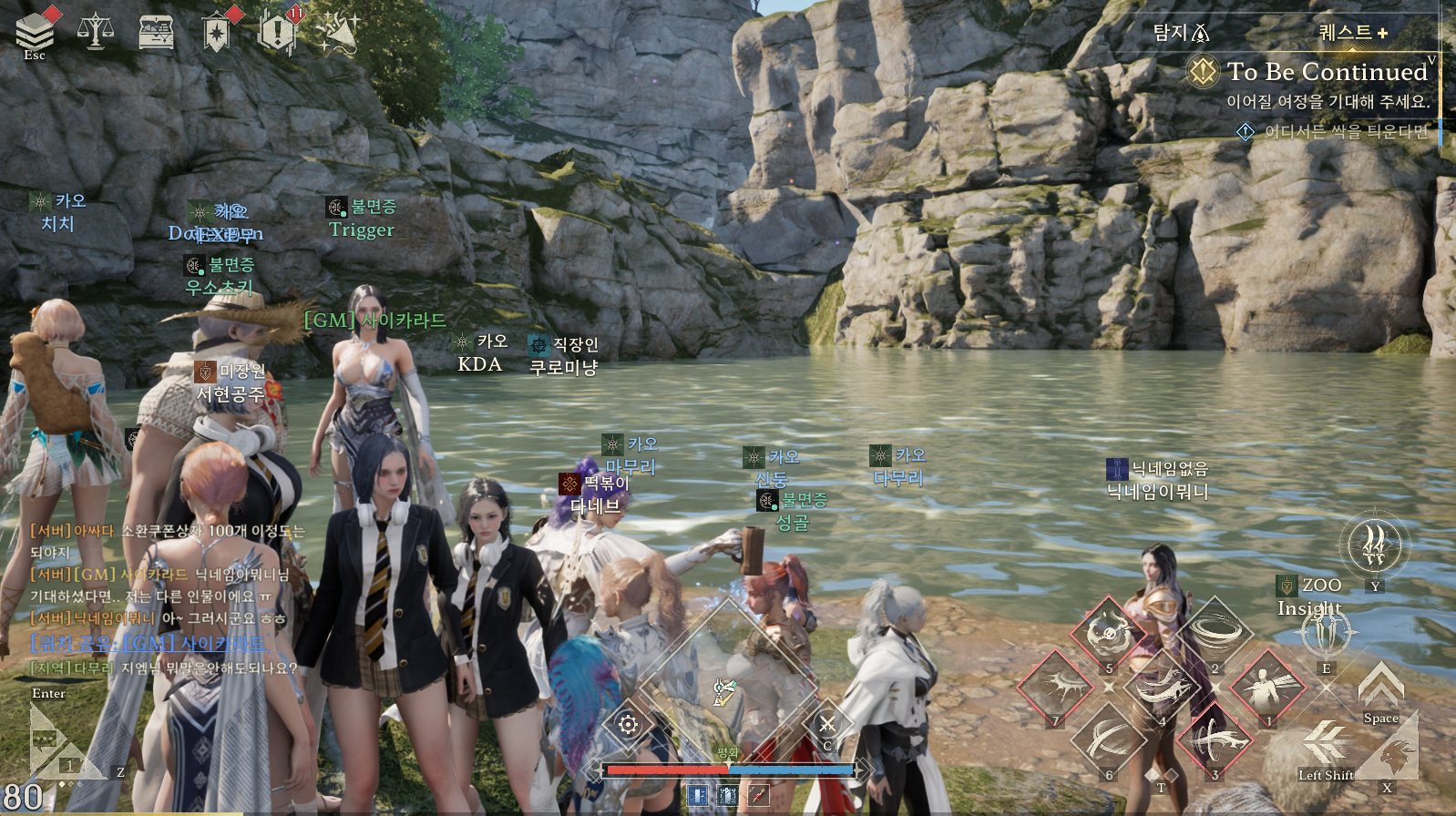The width and height of the screenshot is (1456, 816).
Task: Activate the whirlwind skill in slot 2
Action: tap(1214, 632)
